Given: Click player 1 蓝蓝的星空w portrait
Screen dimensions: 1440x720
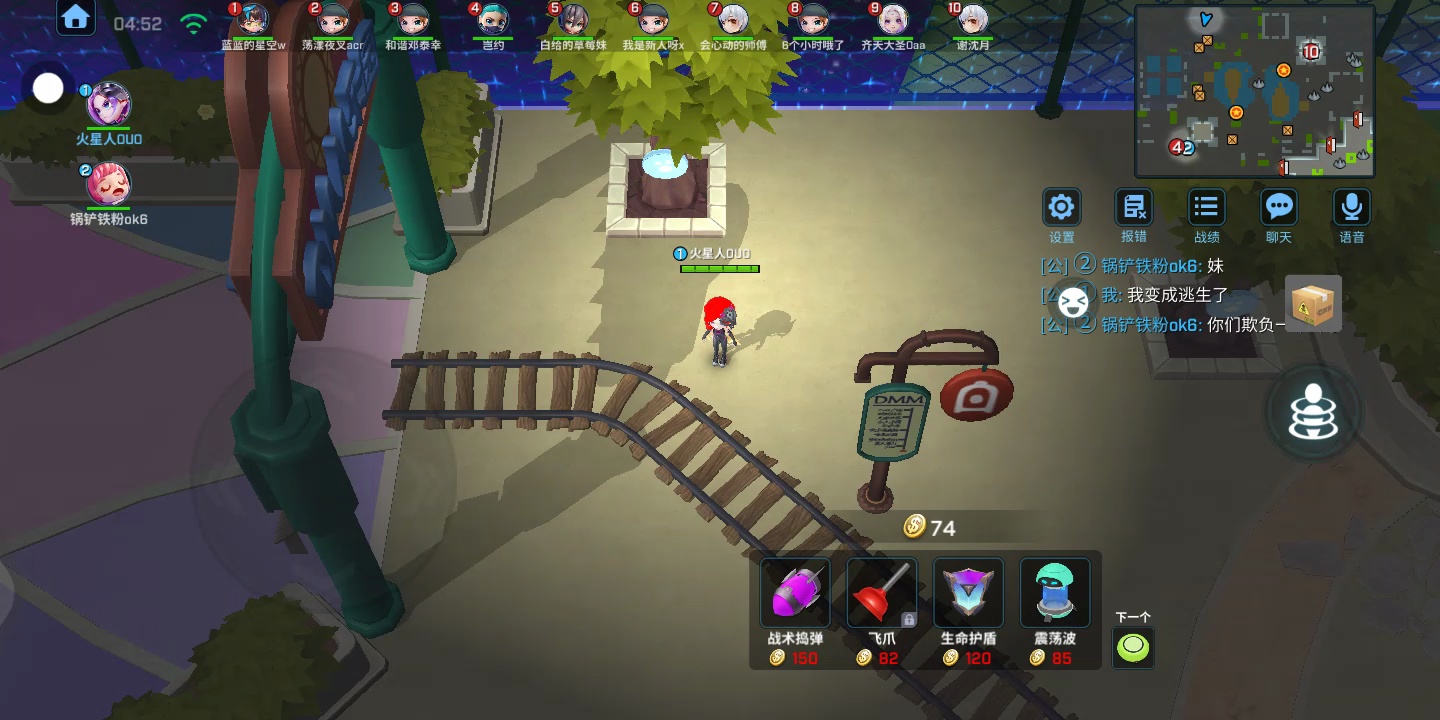Looking at the screenshot, I should pos(253,20).
